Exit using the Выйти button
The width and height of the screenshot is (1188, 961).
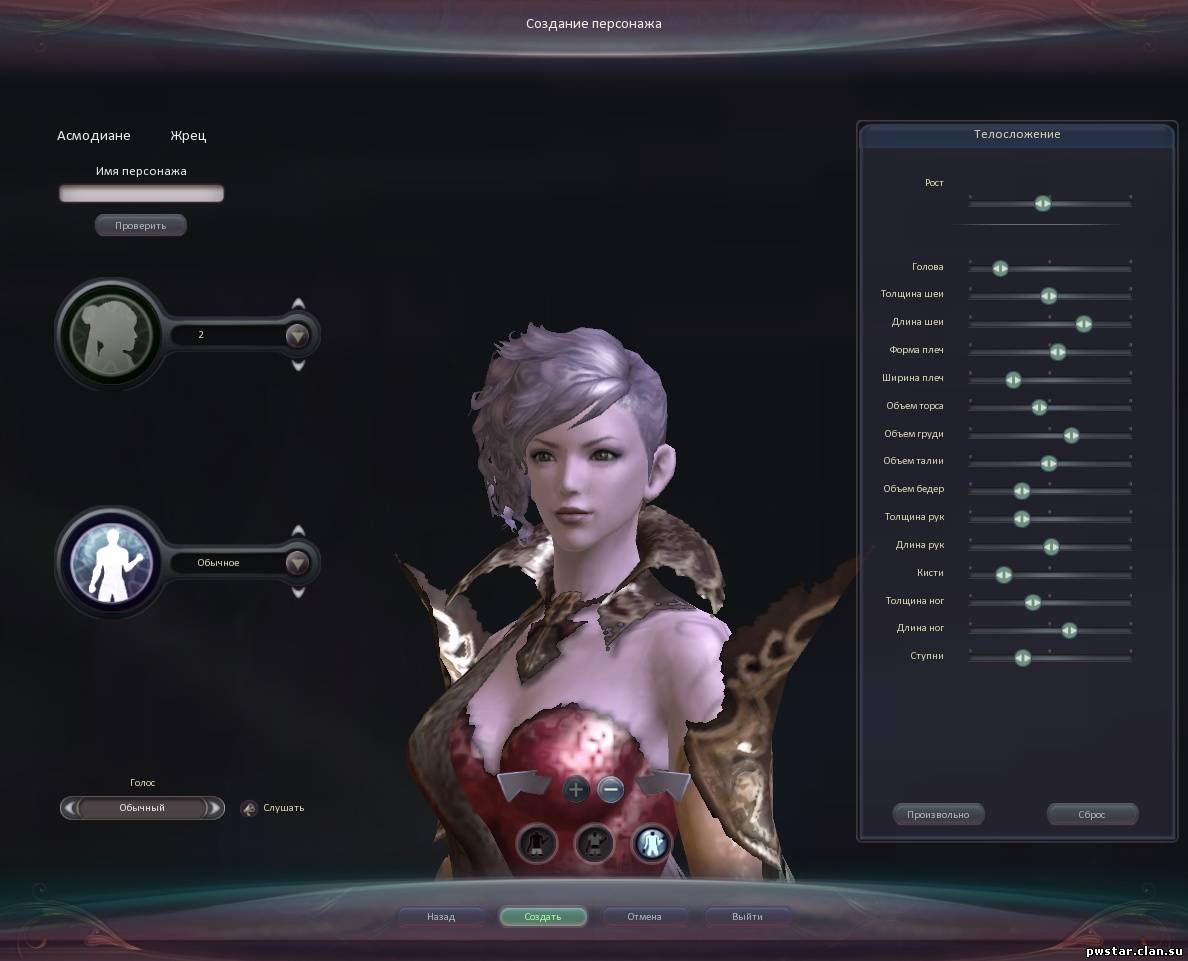pos(747,916)
